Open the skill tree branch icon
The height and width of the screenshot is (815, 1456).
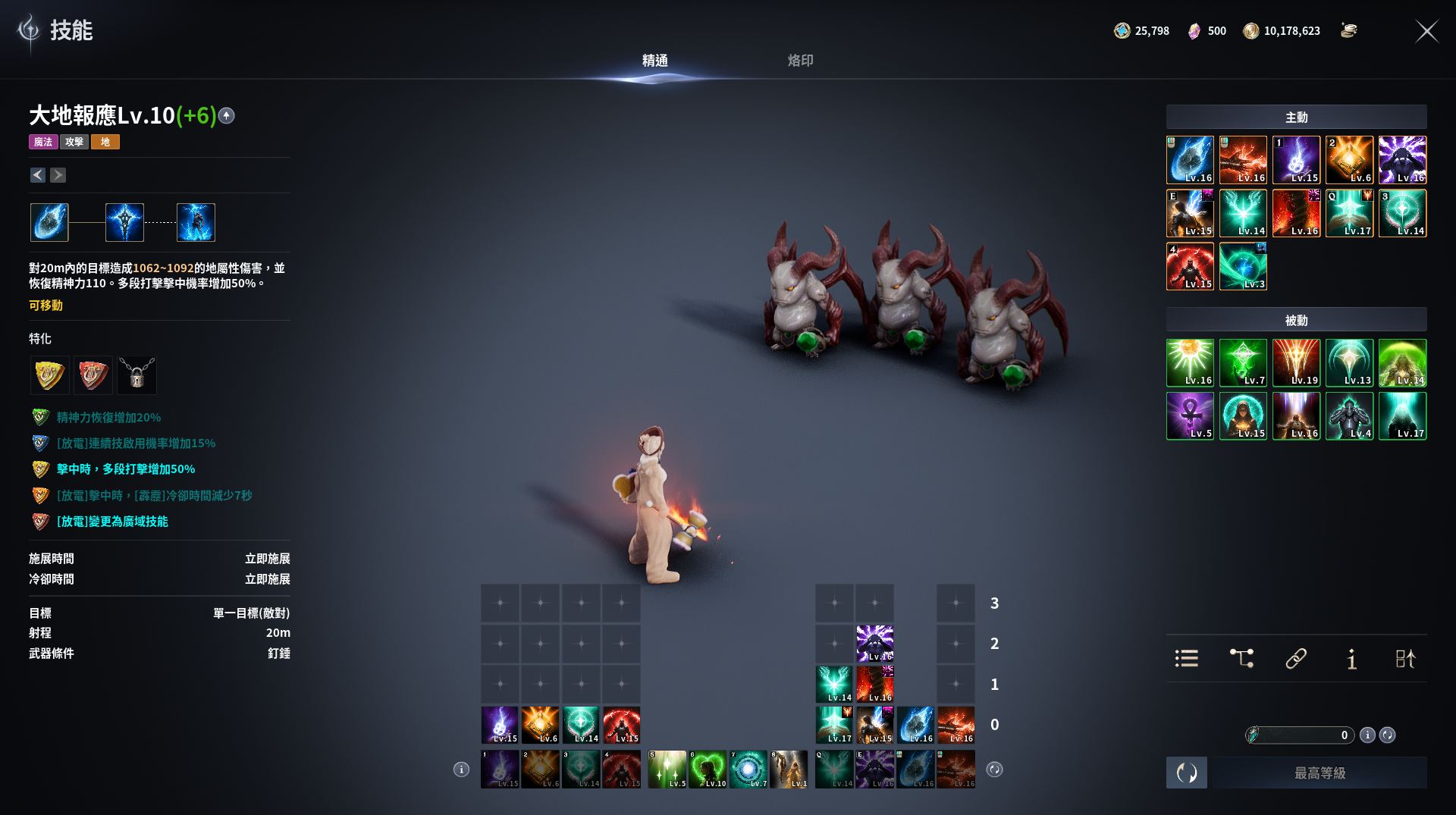click(1241, 658)
